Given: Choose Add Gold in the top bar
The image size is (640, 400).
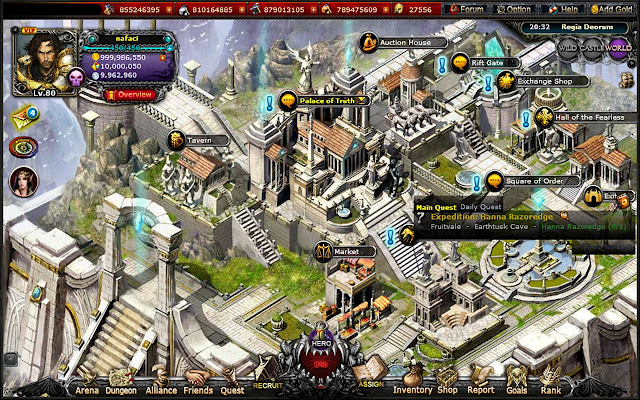Looking at the screenshot, I should click(x=611, y=9).
